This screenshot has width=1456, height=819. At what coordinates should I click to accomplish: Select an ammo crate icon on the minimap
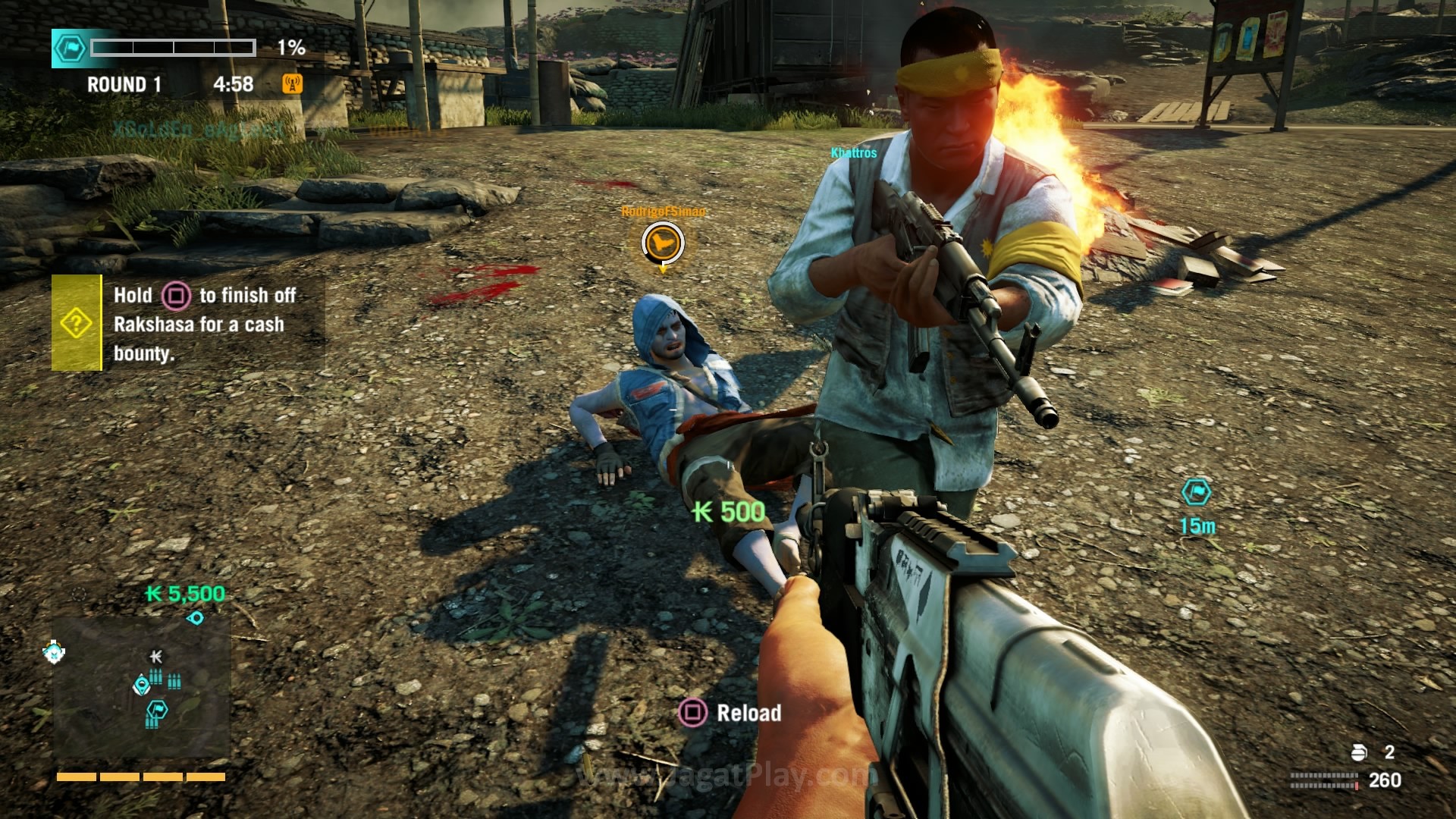point(155,677)
